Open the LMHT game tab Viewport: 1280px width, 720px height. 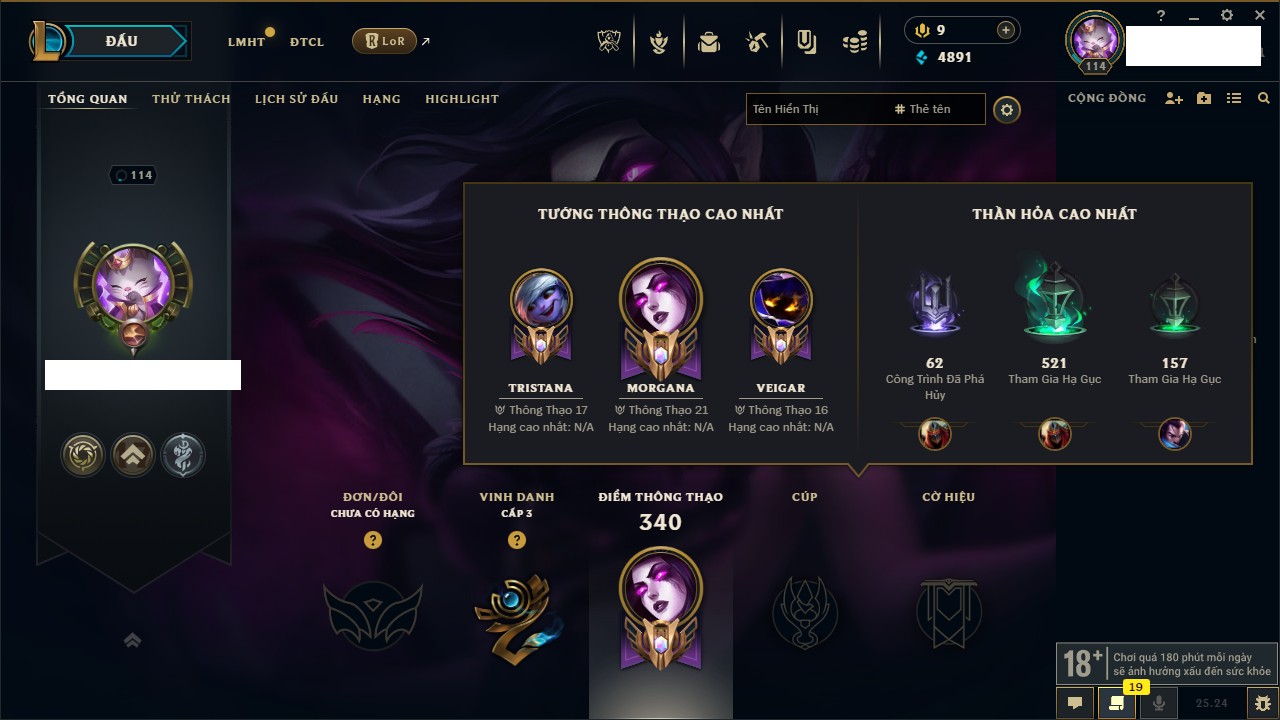click(246, 42)
